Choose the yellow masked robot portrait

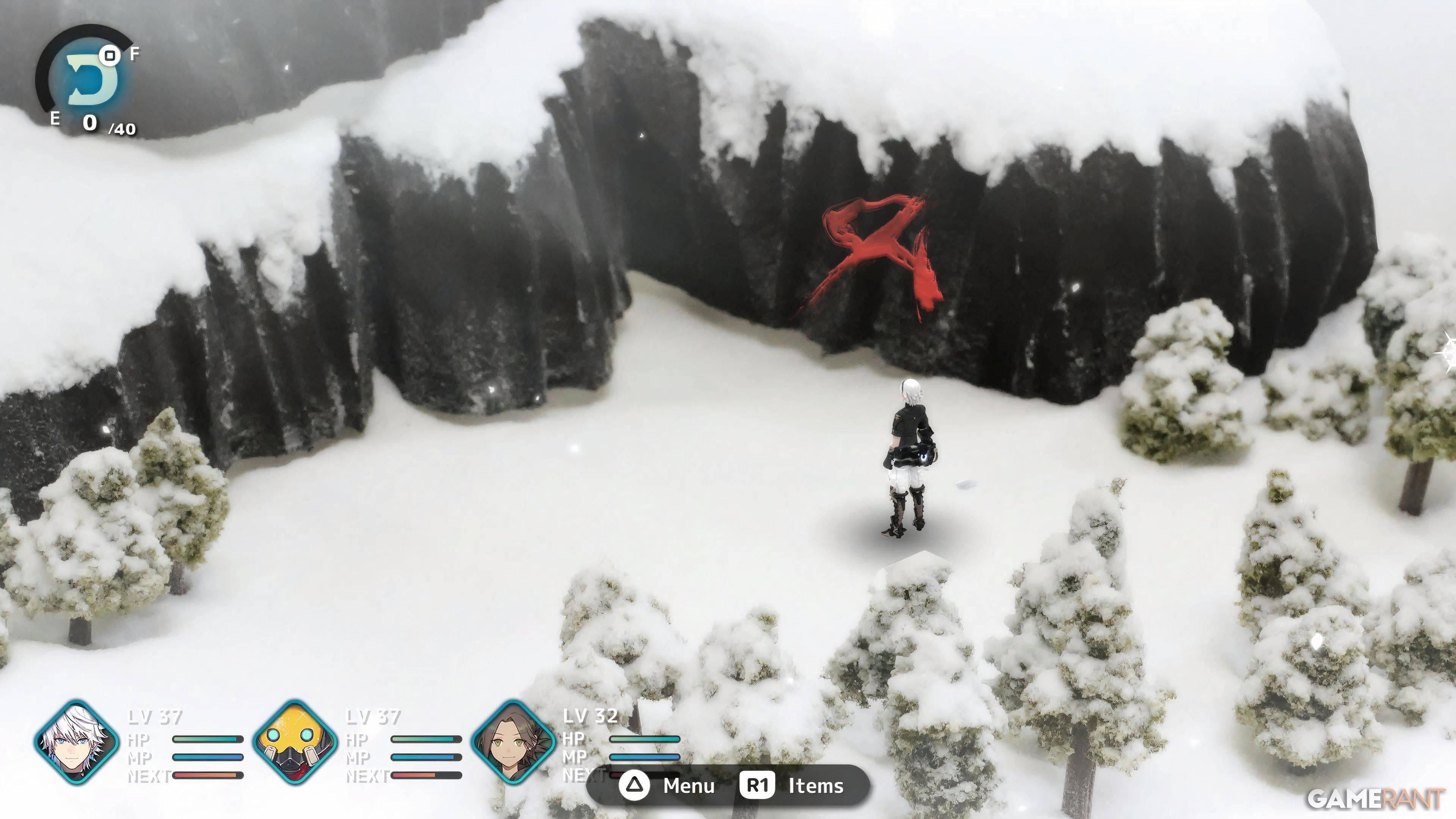[x=295, y=742]
